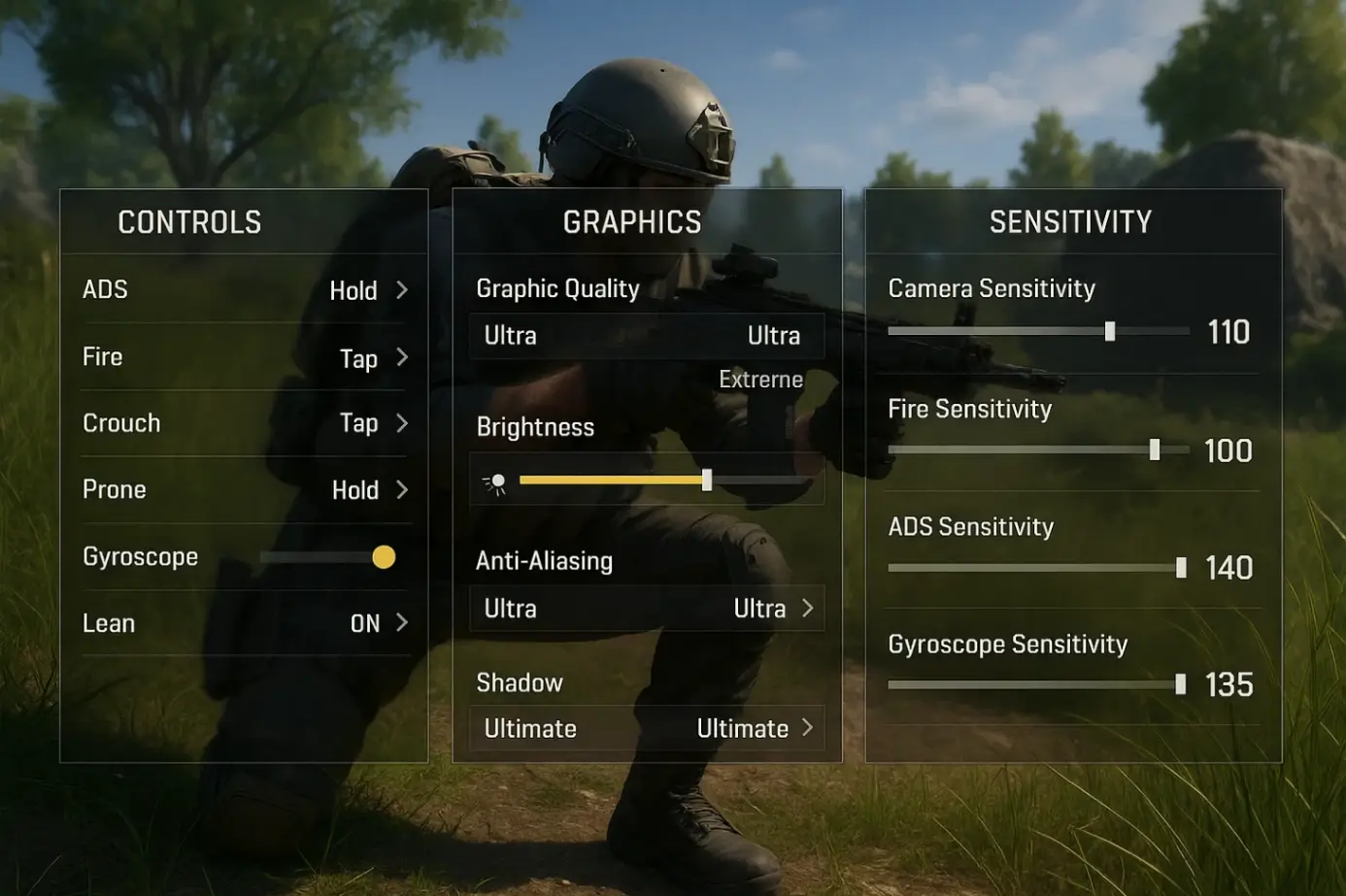Select the Extreme graphics option
Viewport: 1346px width, 896px height.
point(760,380)
